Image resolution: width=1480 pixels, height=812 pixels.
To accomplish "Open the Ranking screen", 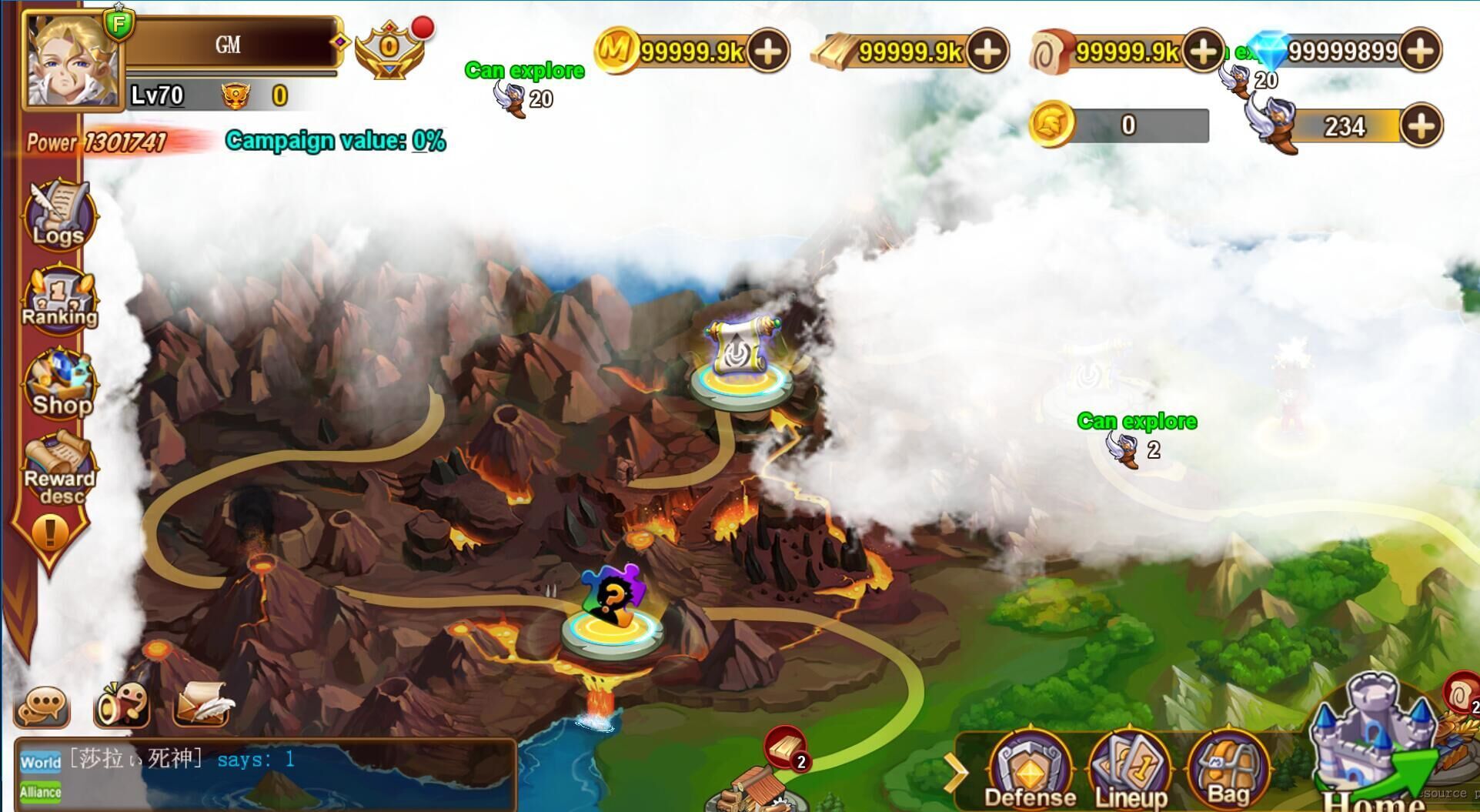I will [x=60, y=300].
